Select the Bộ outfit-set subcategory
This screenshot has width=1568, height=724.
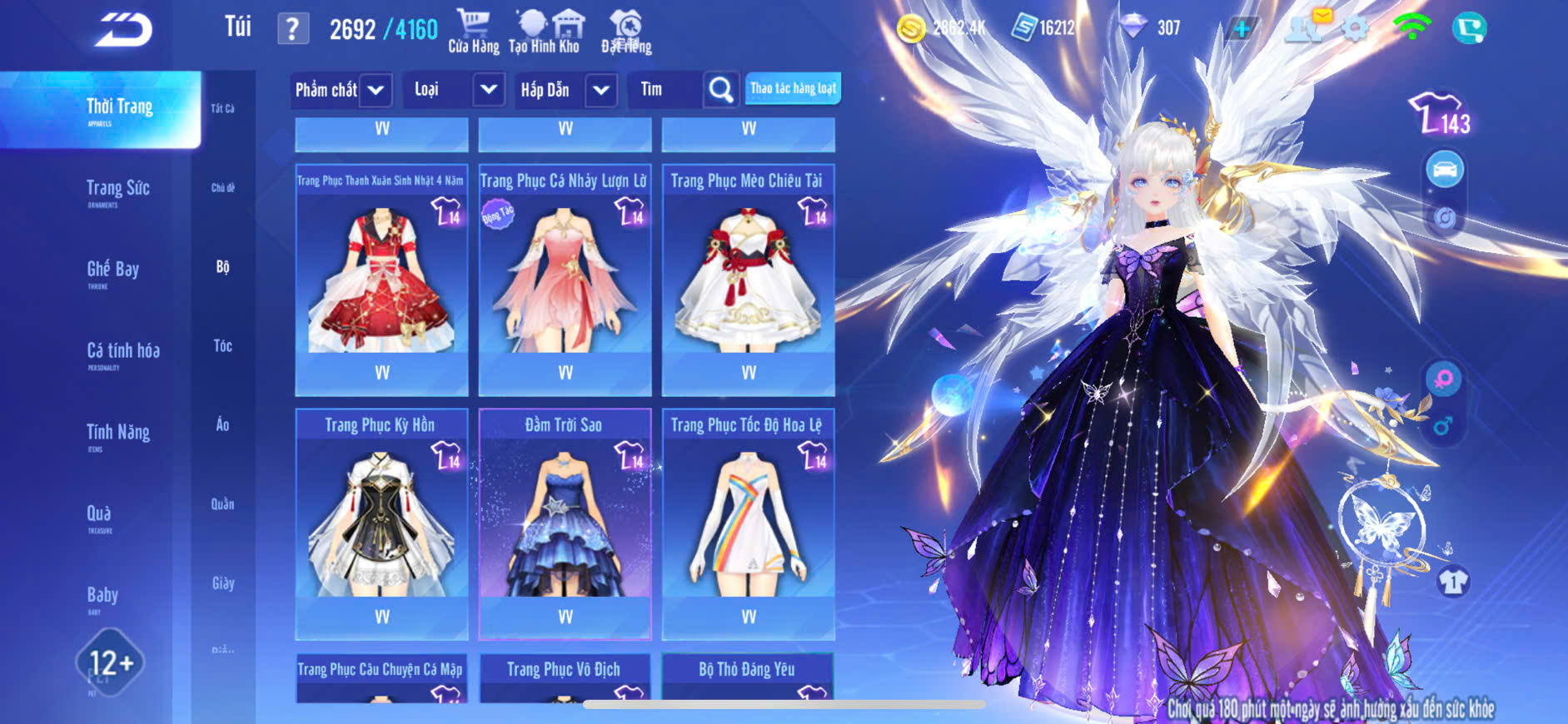[x=222, y=266]
